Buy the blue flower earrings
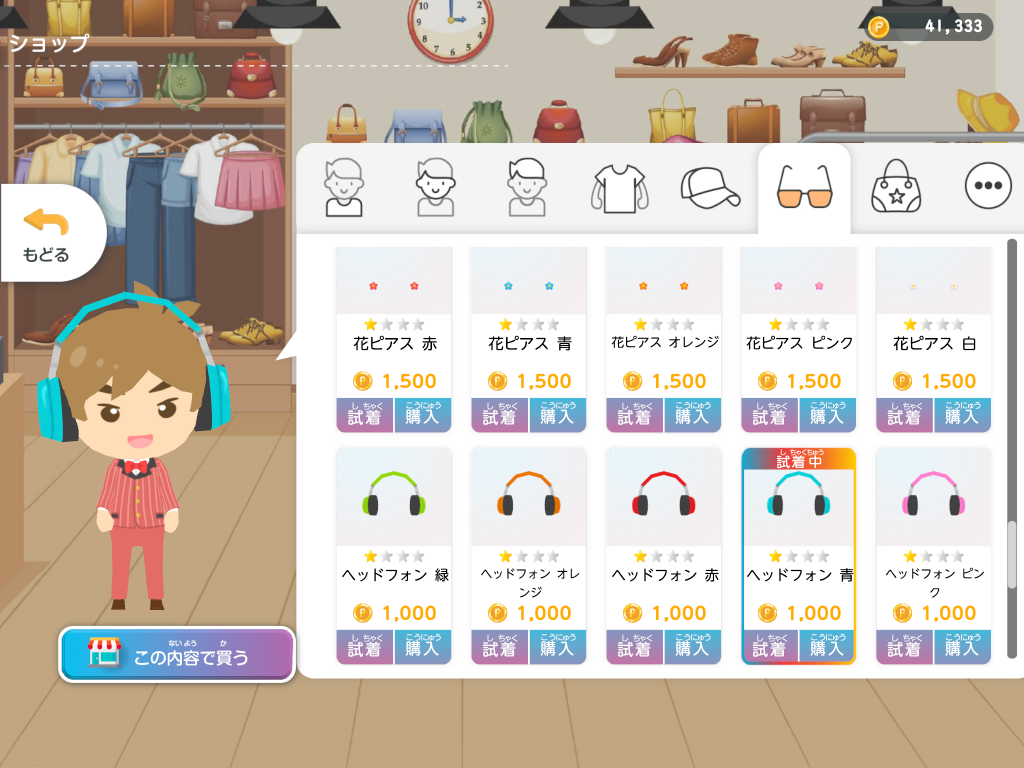The width and height of the screenshot is (1024, 768). [557, 415]
